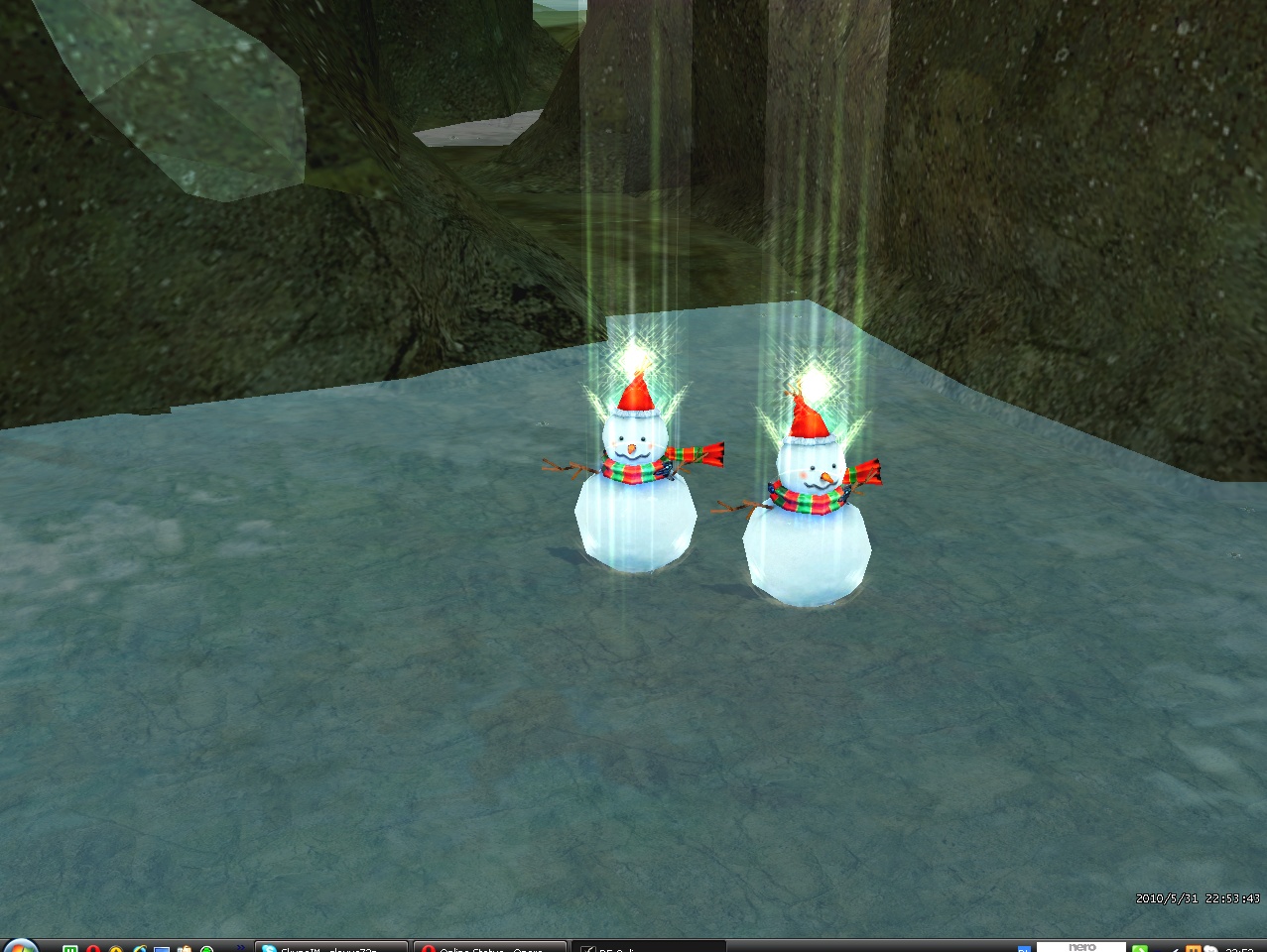Switch to the Opera Online Status window
Screen dimensions: 1267x952
click(489, 947)
